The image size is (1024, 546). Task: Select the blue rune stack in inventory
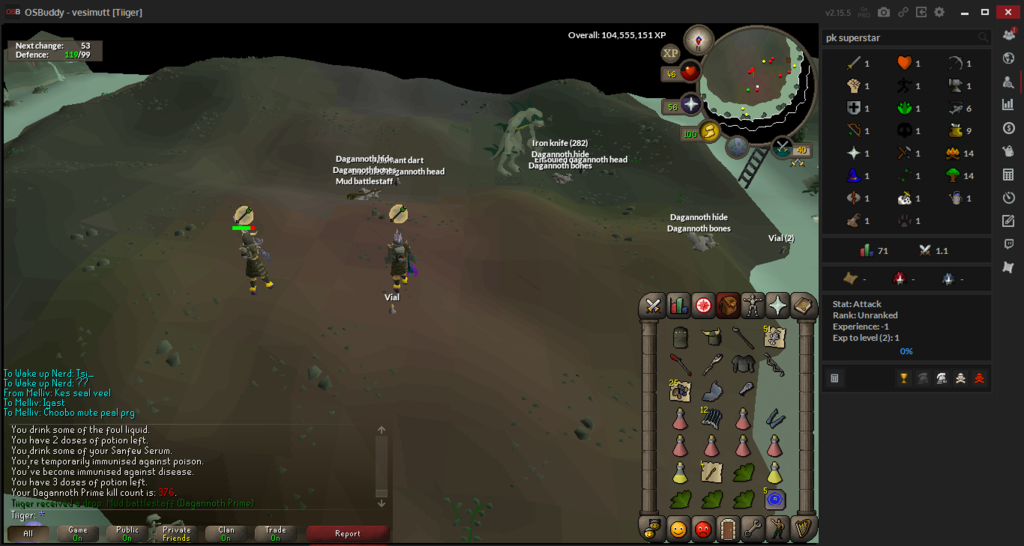[x=774, y=498]
